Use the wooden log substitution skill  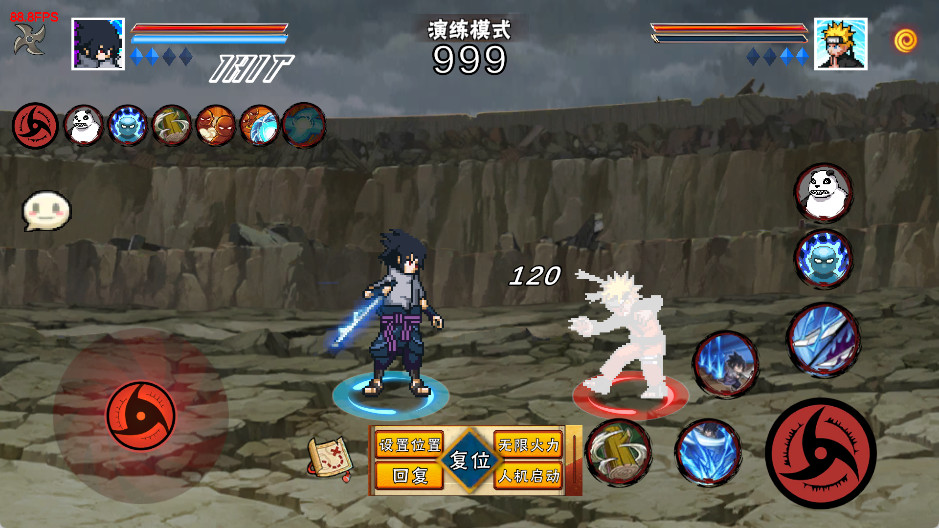click(619, 452)
